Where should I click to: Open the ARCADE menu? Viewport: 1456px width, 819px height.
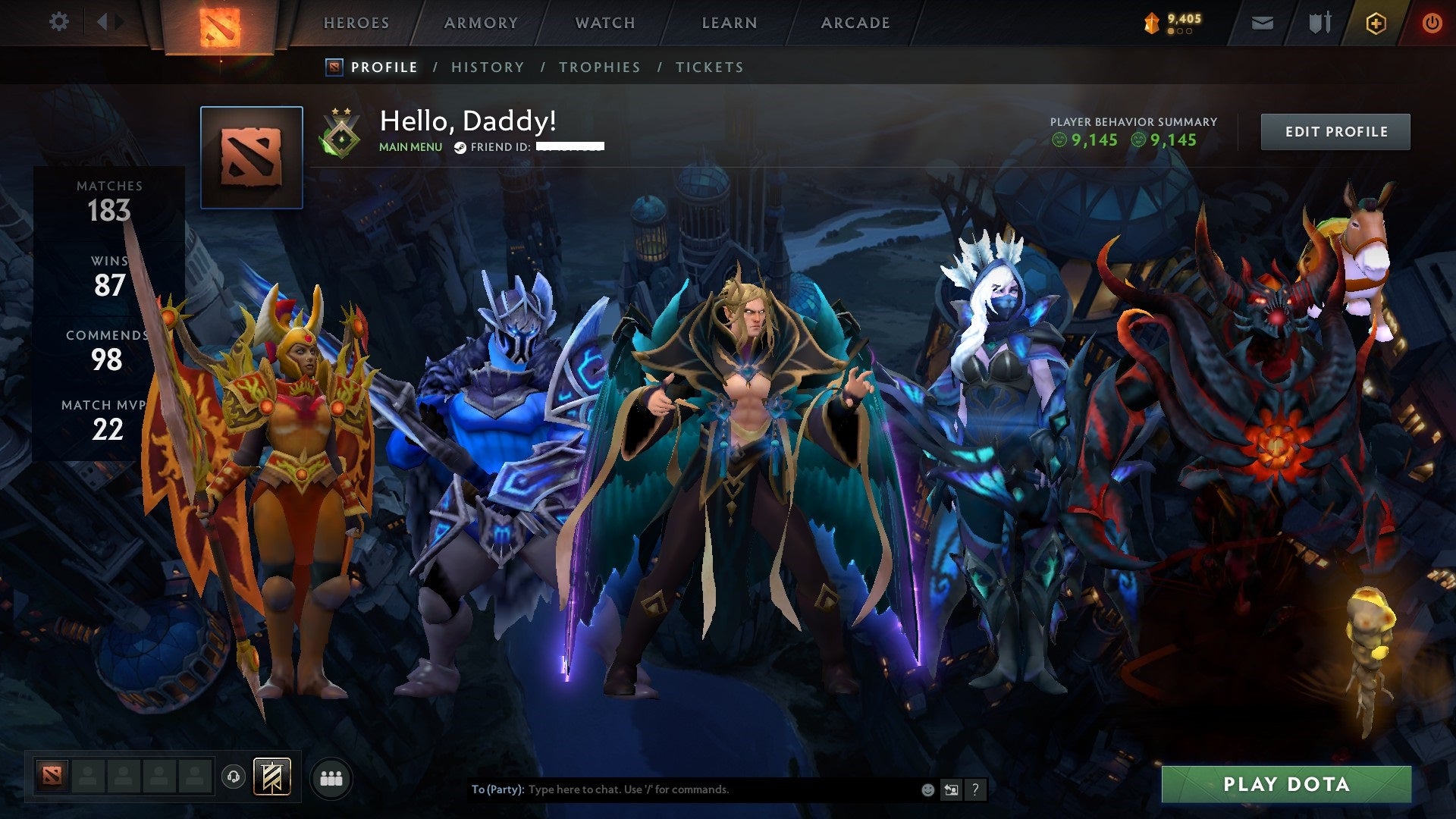[855, 23]
